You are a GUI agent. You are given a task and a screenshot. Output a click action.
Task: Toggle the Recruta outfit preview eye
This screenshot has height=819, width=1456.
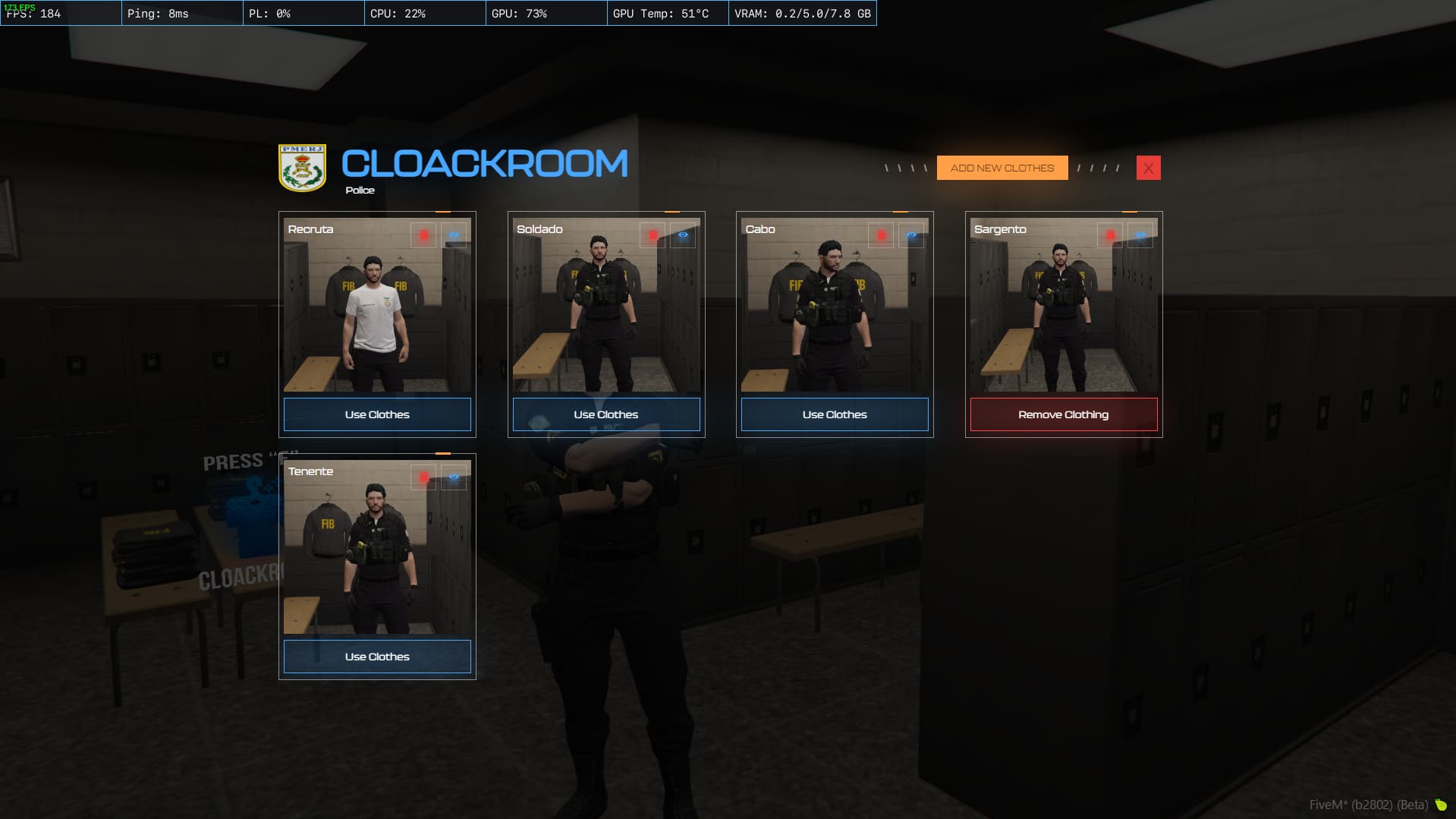click(x=454, y=235)
